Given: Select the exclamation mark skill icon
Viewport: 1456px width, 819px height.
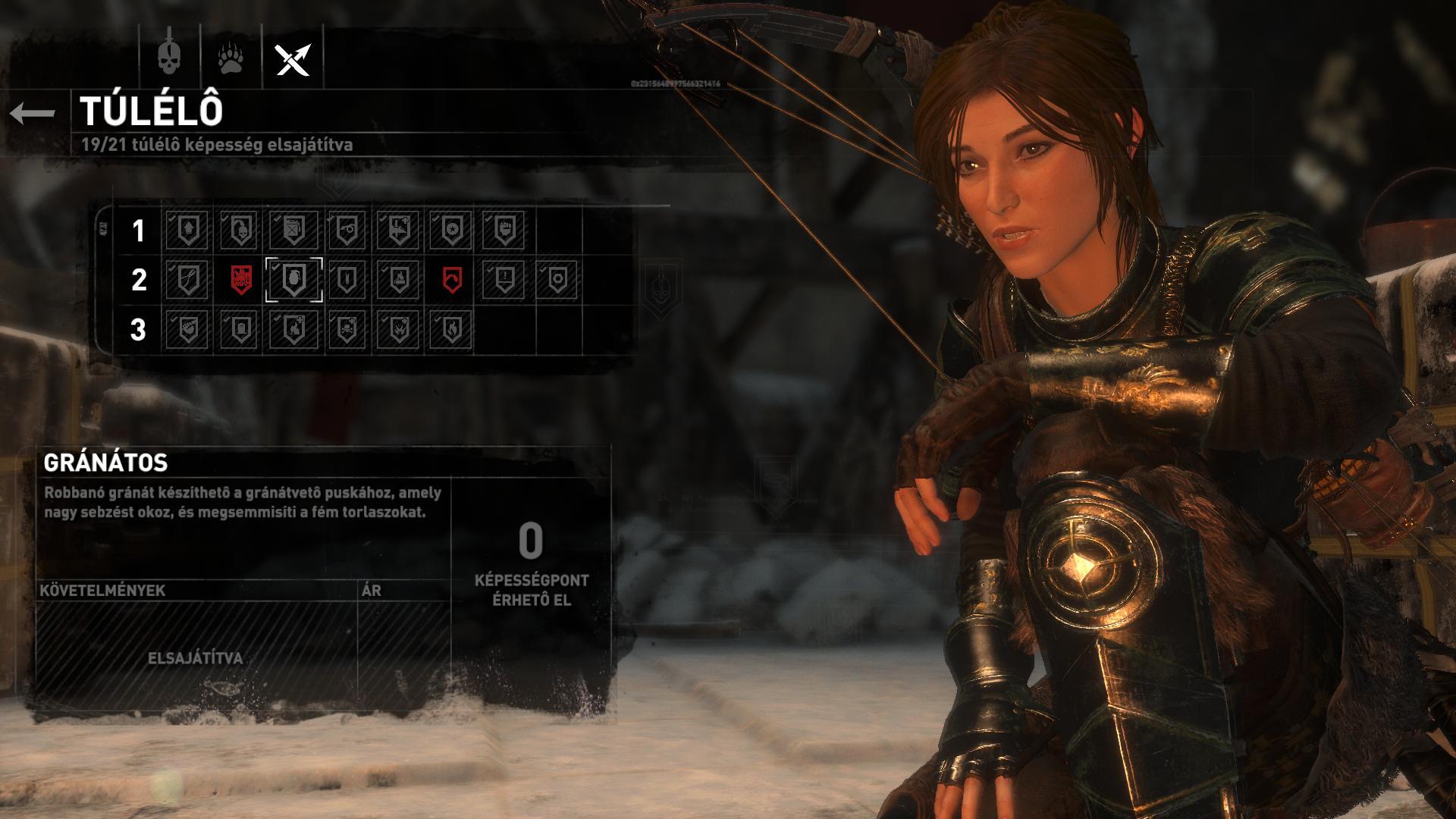Looking at the screenshot, I should [504, 280].
